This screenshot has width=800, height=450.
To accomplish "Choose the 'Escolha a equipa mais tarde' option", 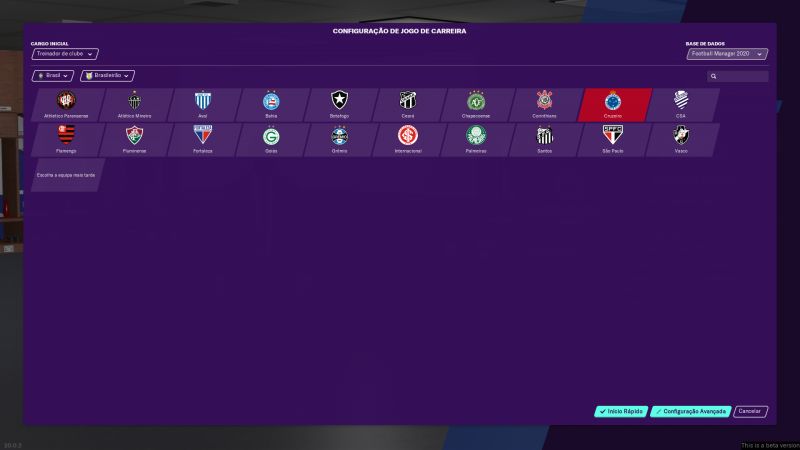I will click(x=67, y=174).
